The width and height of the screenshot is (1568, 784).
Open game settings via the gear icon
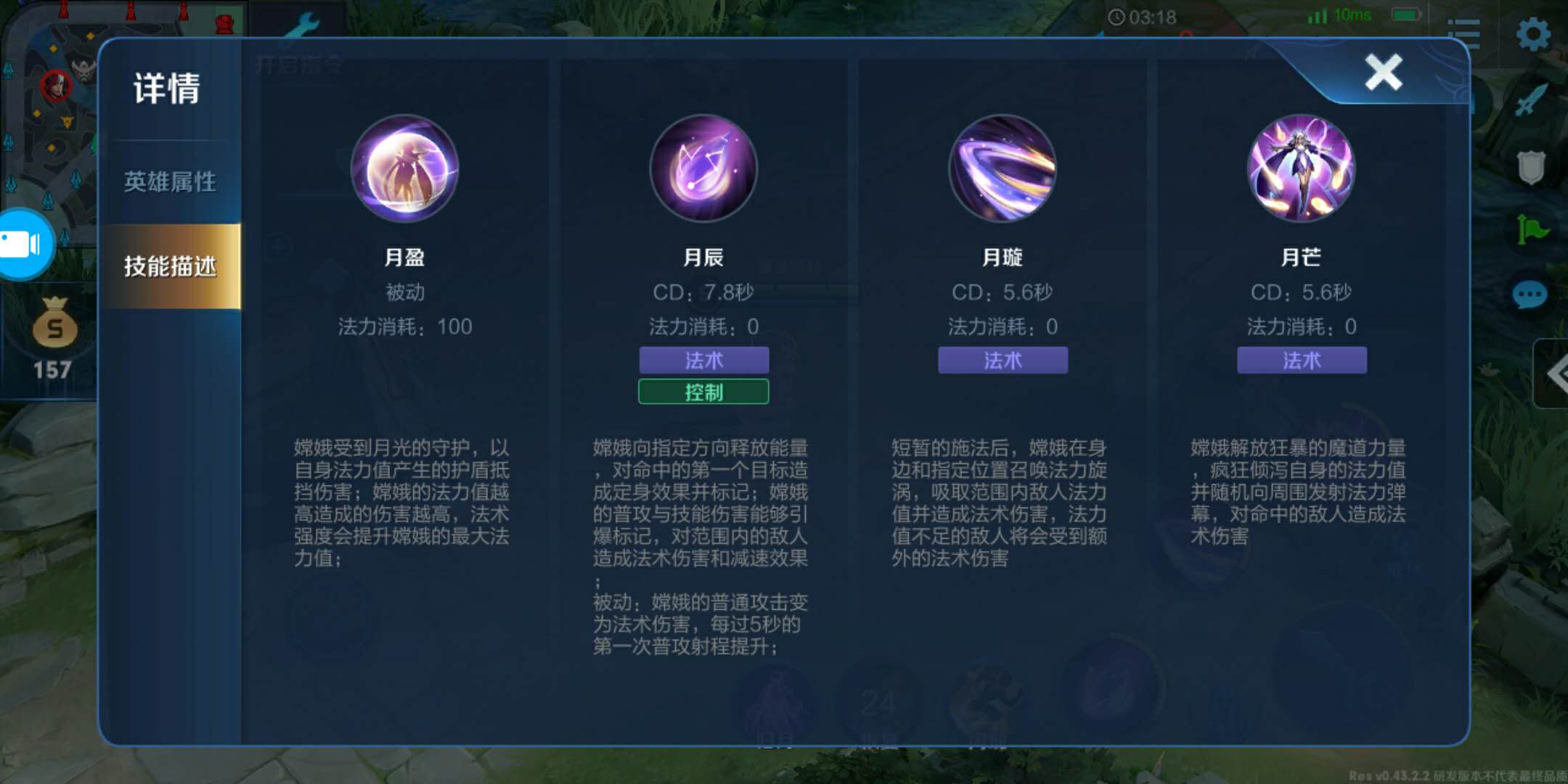coord(1534,34)
